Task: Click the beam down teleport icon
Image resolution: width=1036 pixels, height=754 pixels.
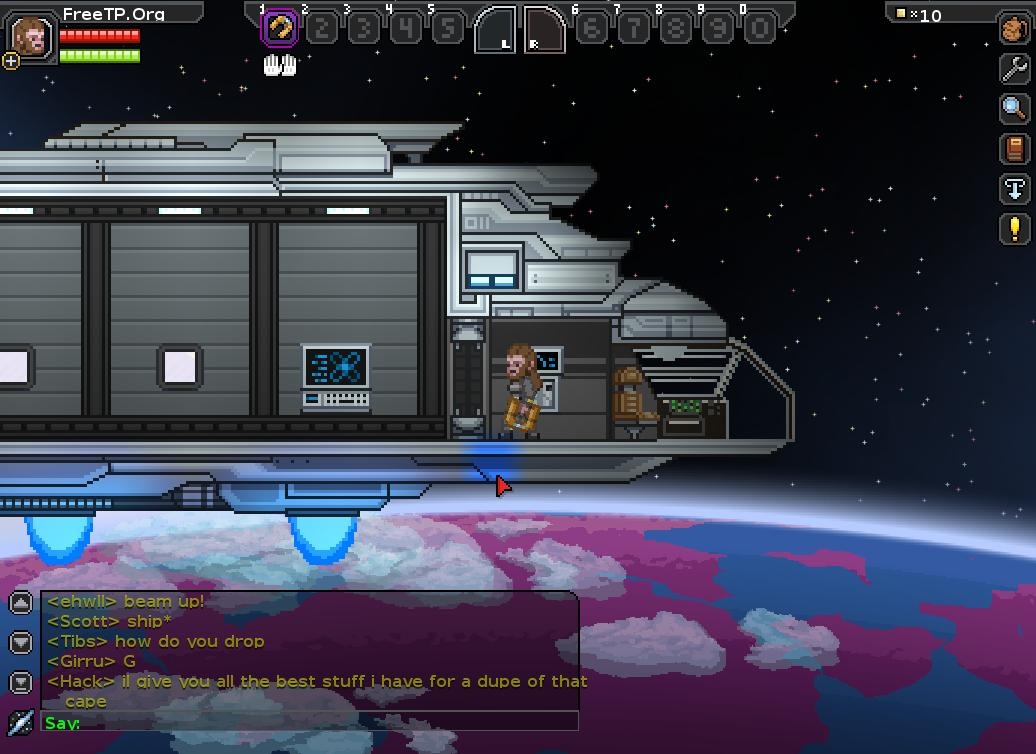Action: (x=1014, y=189)
